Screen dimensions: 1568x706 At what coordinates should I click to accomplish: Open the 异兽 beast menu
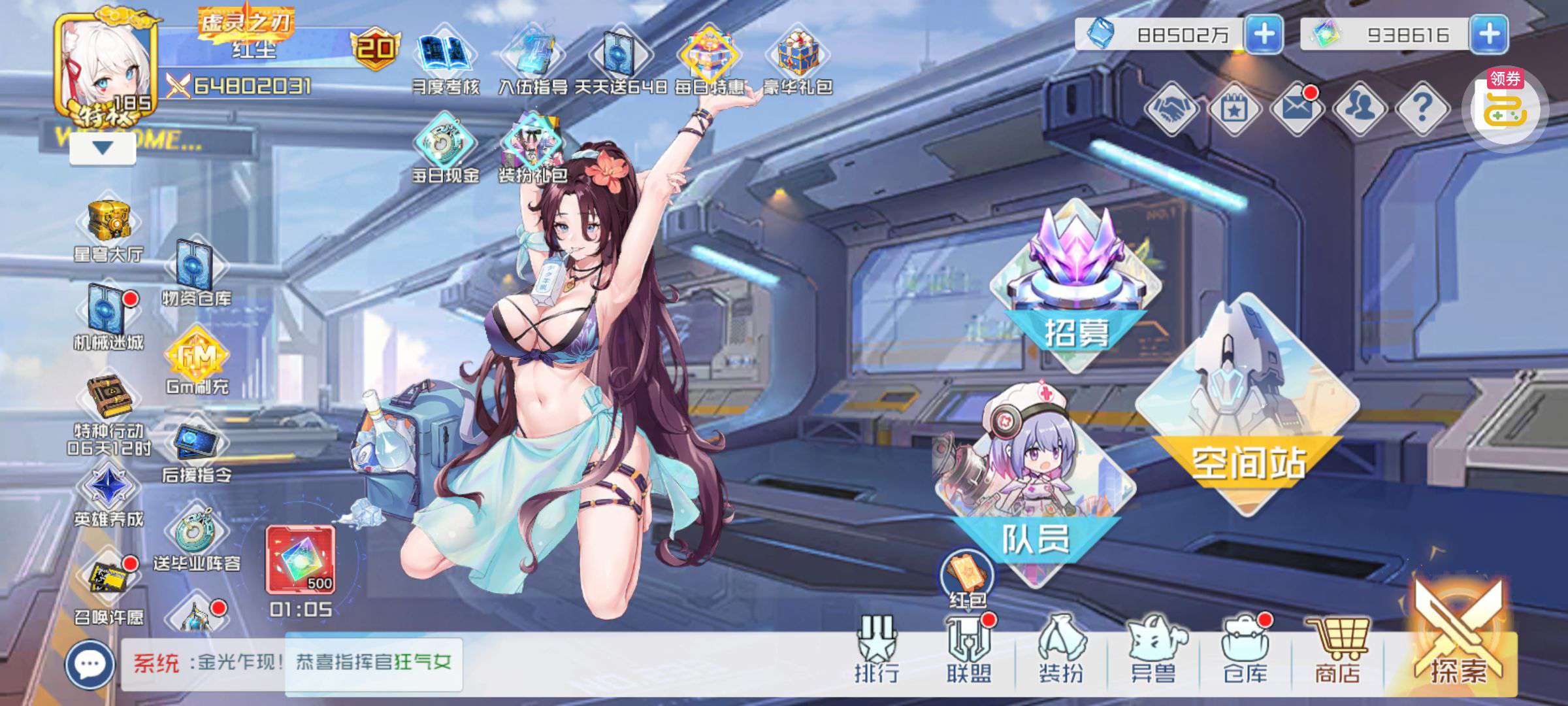[1153, 650]
